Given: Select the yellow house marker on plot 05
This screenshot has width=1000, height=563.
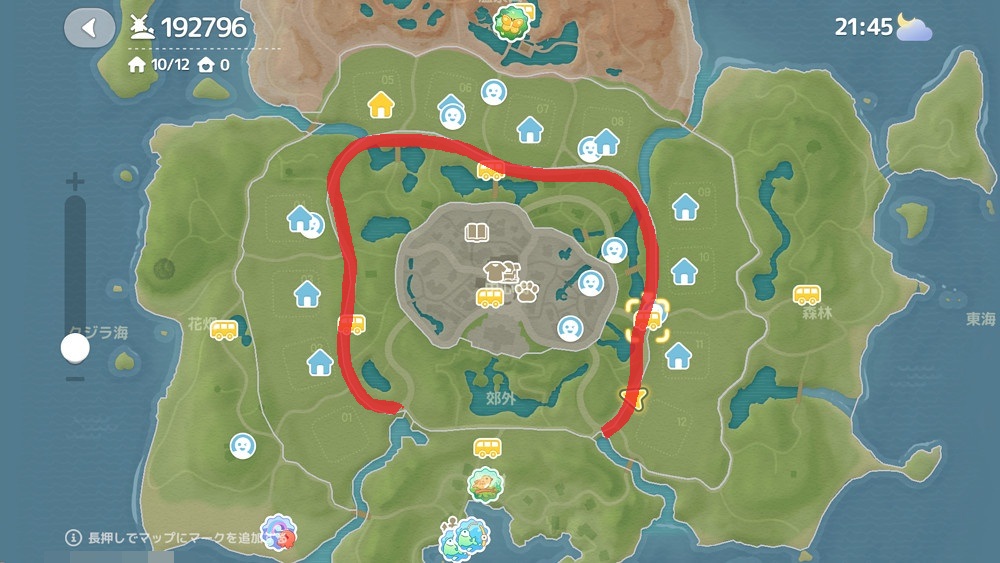Looking at the screenshot, I should point(381,104).
